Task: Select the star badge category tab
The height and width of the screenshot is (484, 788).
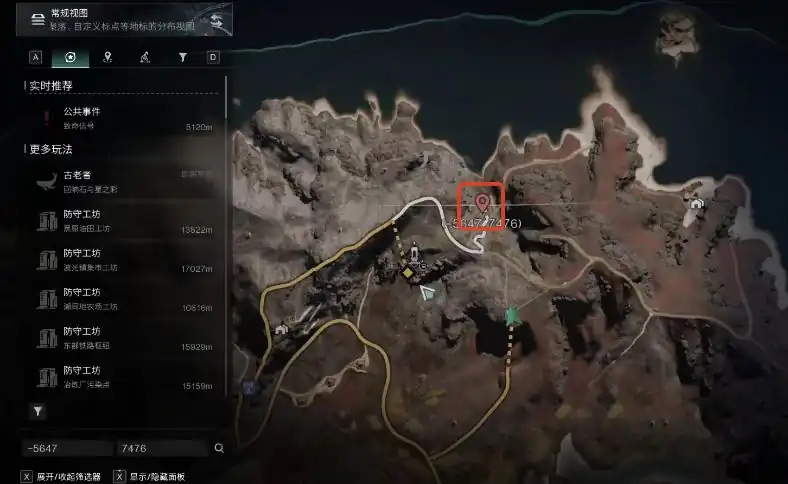Action: [70, 58]
